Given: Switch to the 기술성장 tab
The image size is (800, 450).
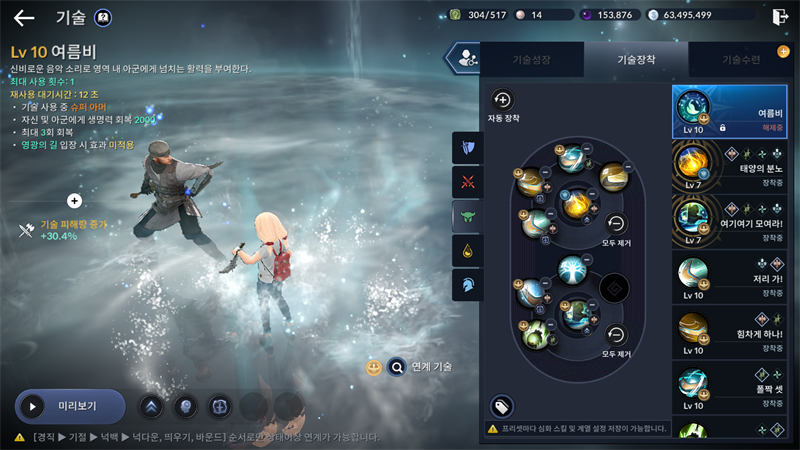Looking at the screenshot, I should pyautogui.click(x=531, y=60).
